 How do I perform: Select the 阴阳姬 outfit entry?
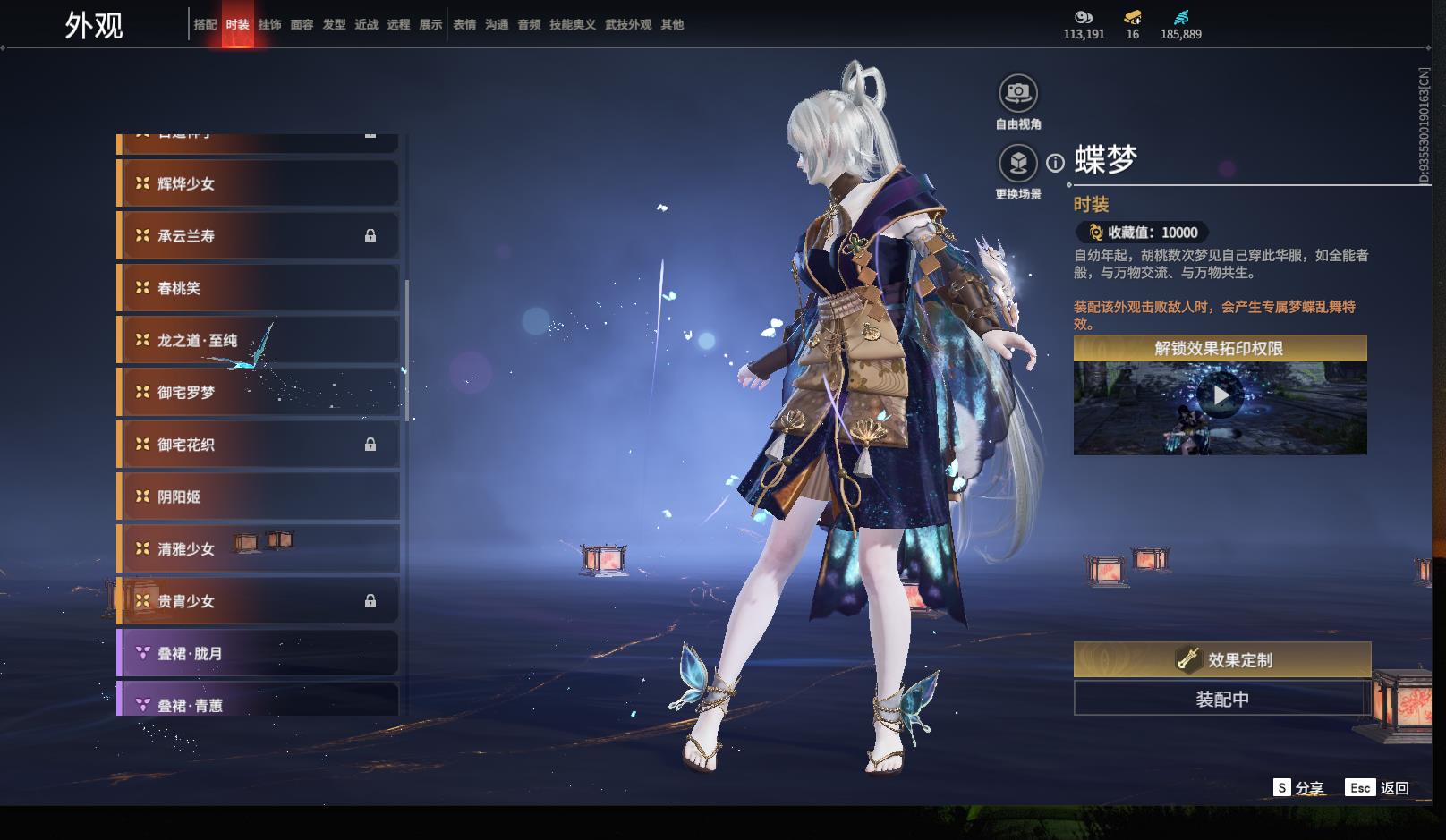tap(258, 496)
